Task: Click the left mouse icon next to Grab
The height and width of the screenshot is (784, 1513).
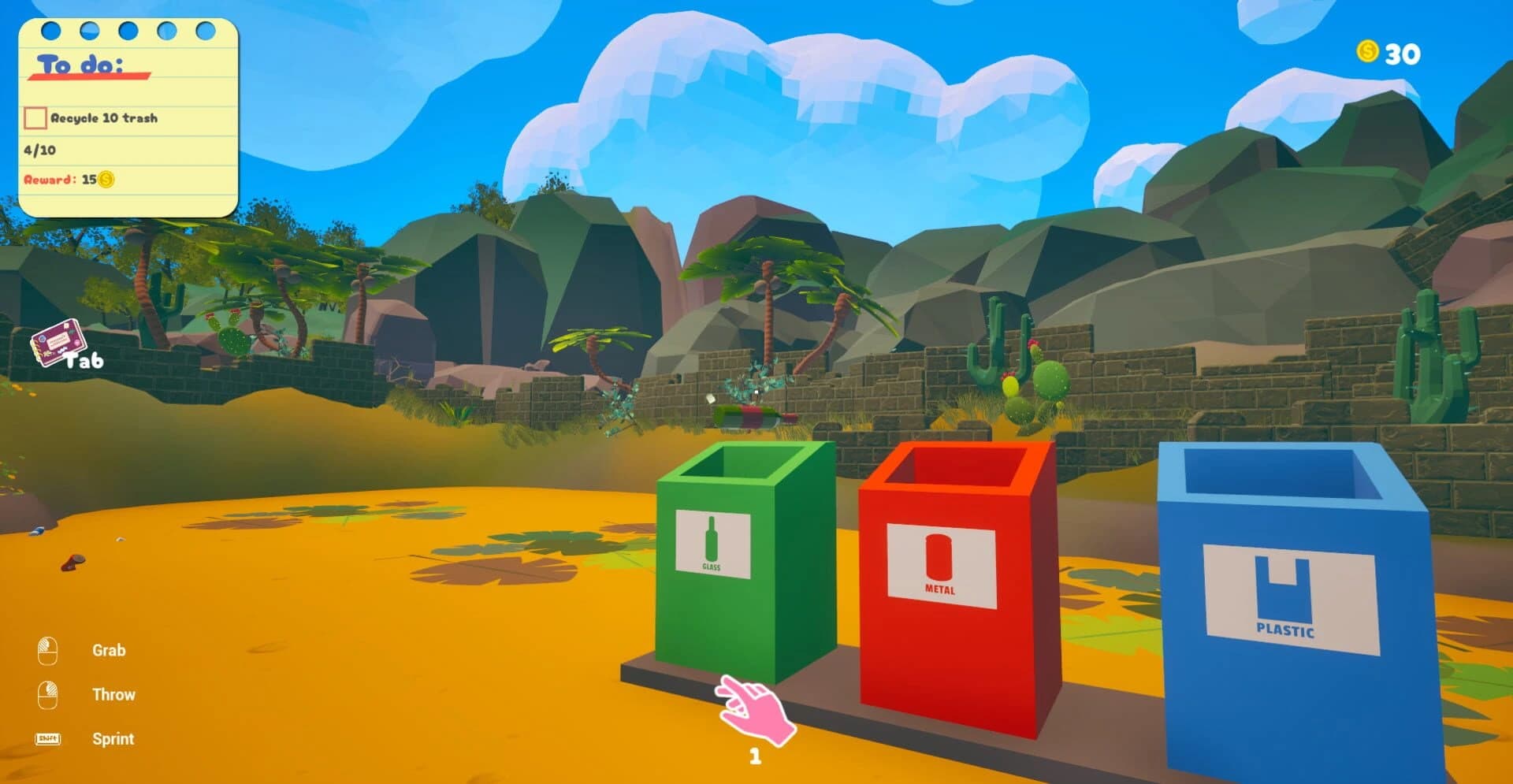Action: point(49,649)
